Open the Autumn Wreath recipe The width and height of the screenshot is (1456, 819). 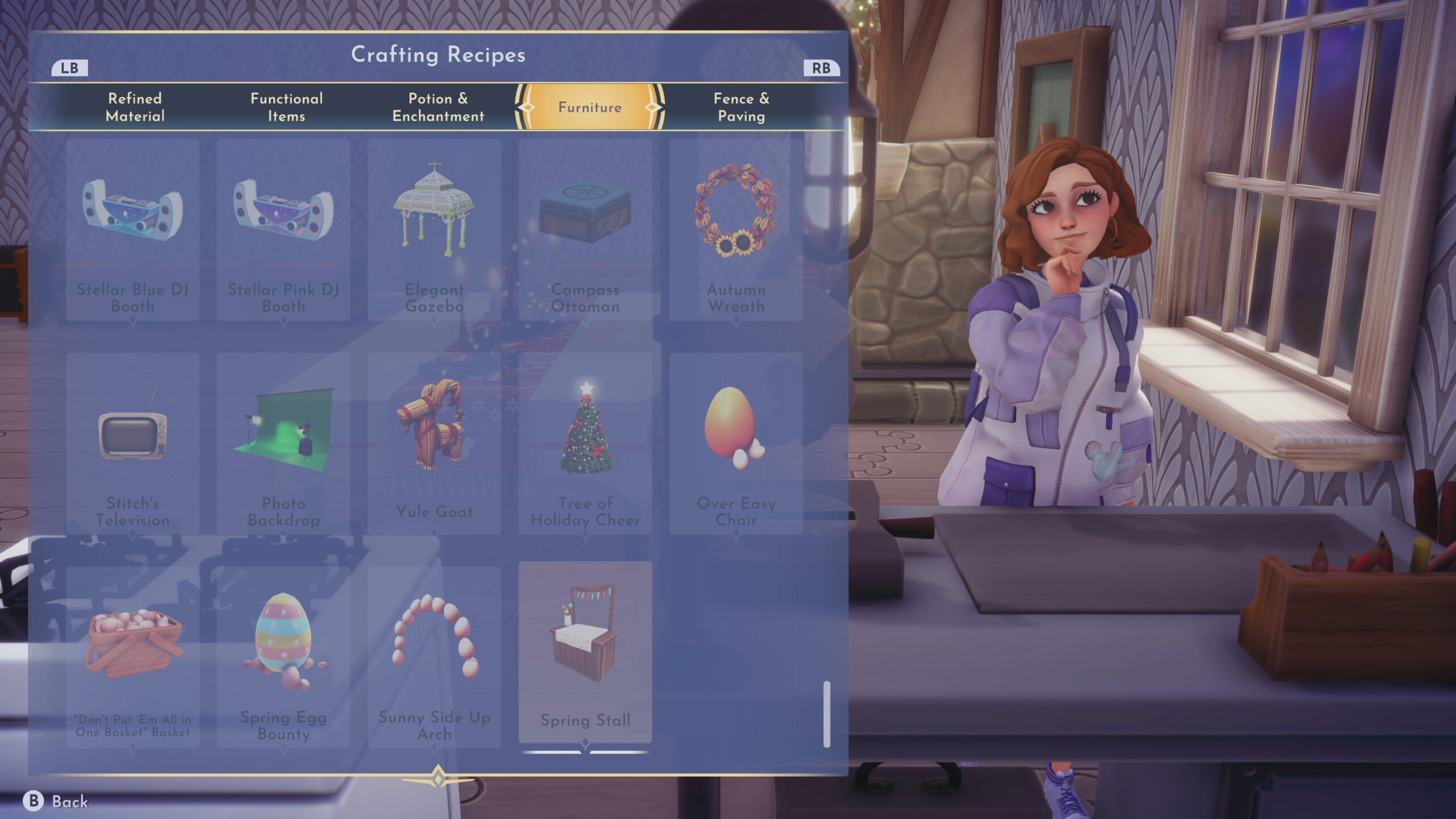(736, 230)
